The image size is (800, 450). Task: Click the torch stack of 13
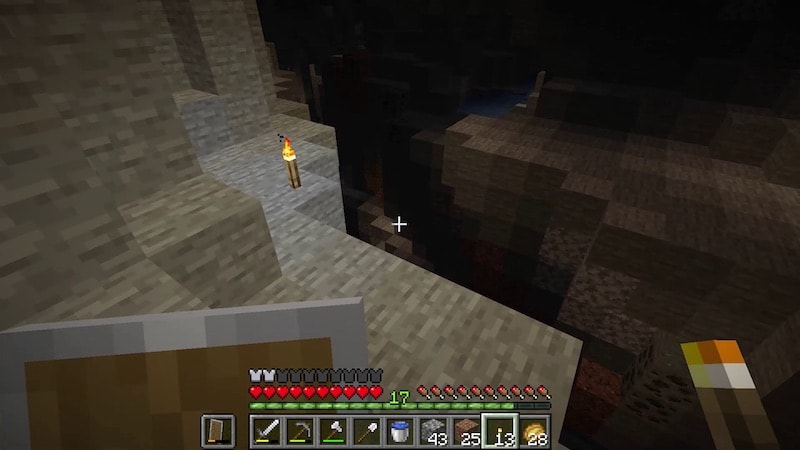point(500,431)
